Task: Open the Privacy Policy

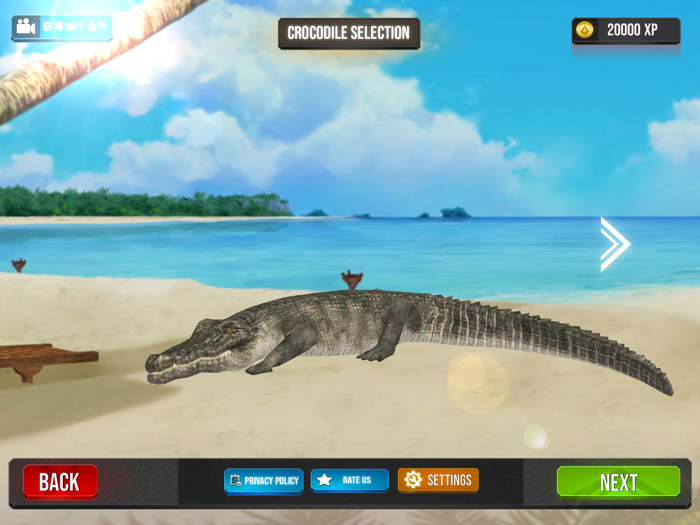Action: 264,480
